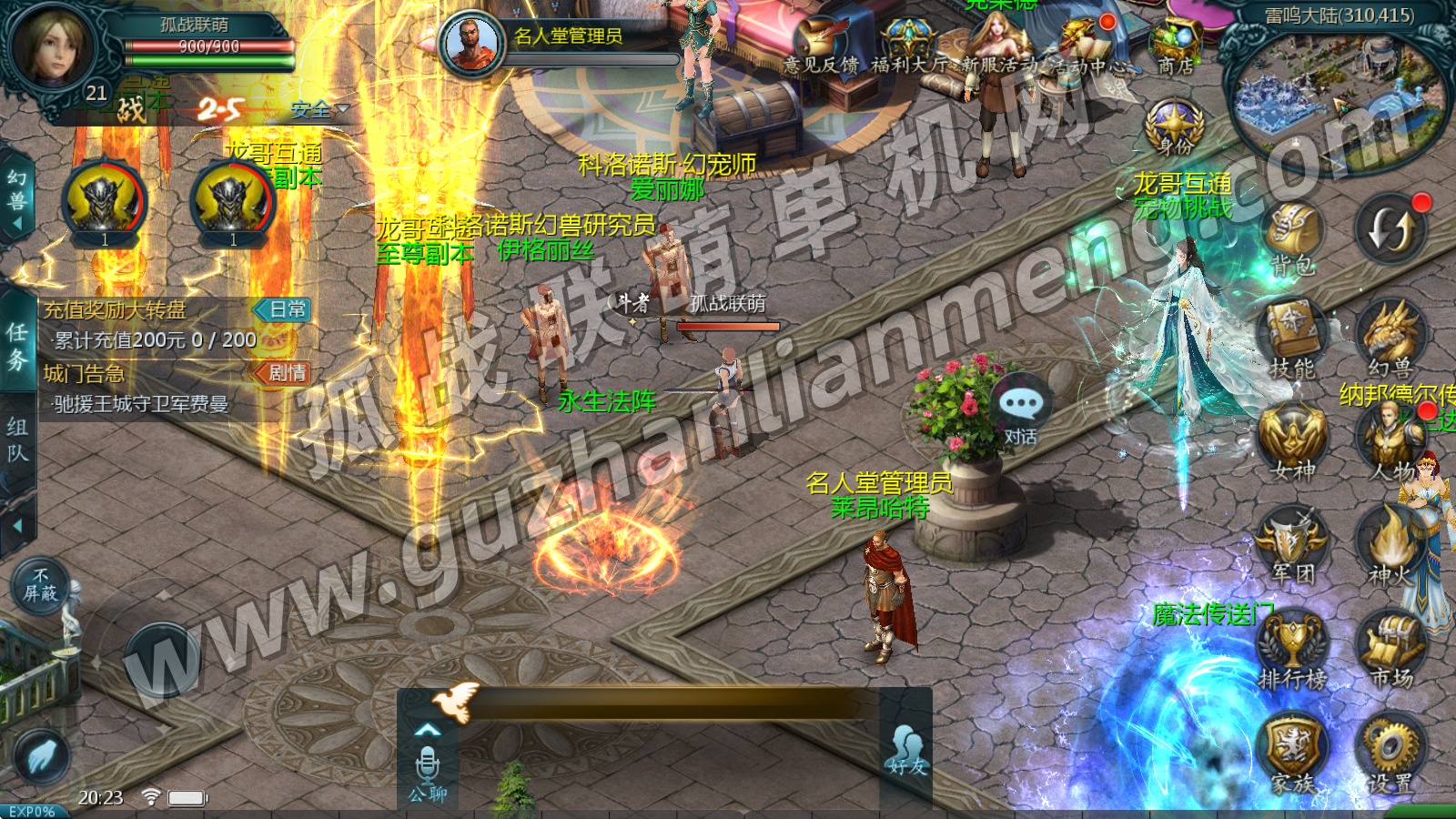Open the 市场 market
Viewport: 1456px width, 819px height.
(x=1391, y=649)
